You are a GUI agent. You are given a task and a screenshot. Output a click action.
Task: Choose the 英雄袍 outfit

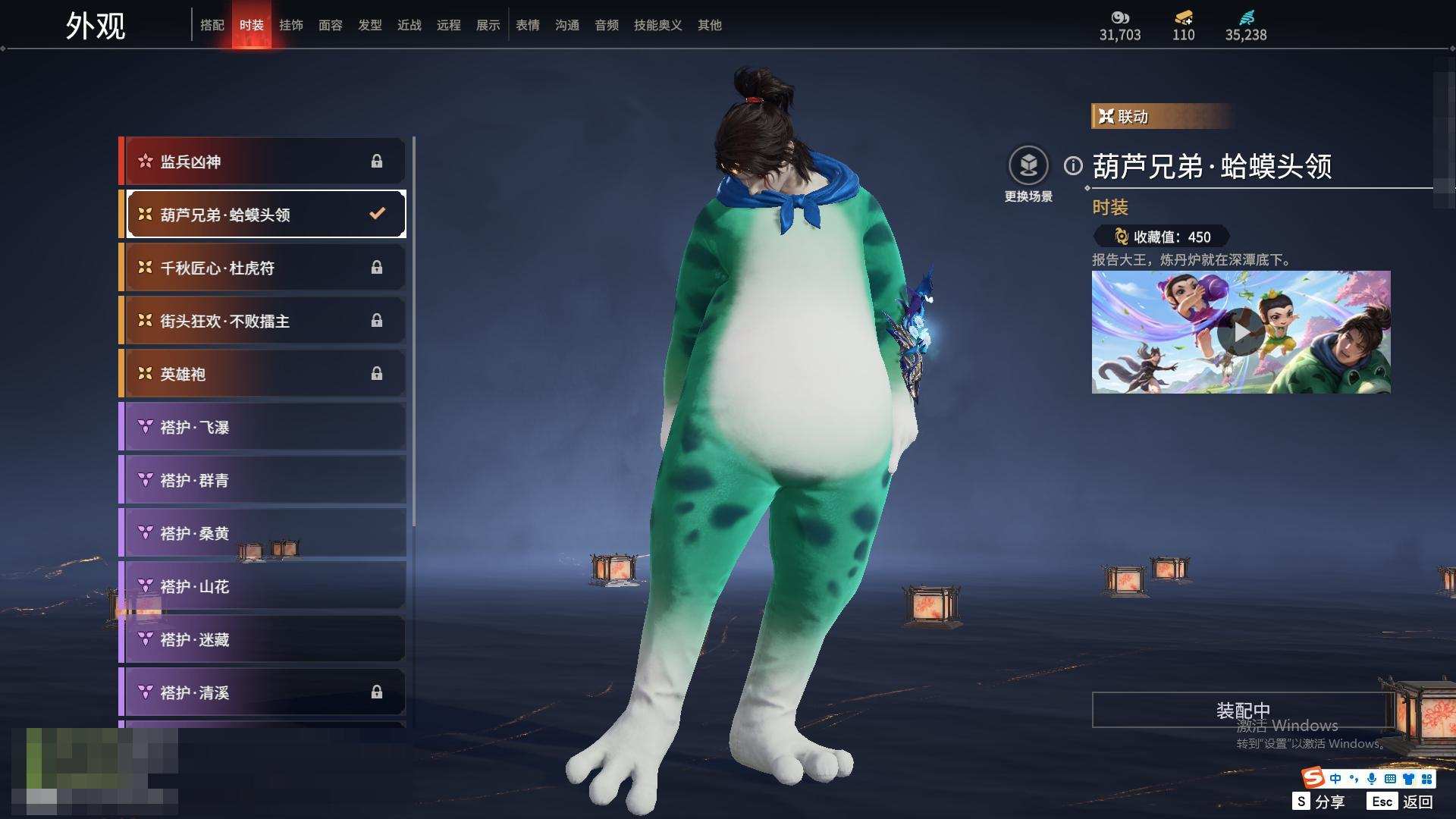262,374
